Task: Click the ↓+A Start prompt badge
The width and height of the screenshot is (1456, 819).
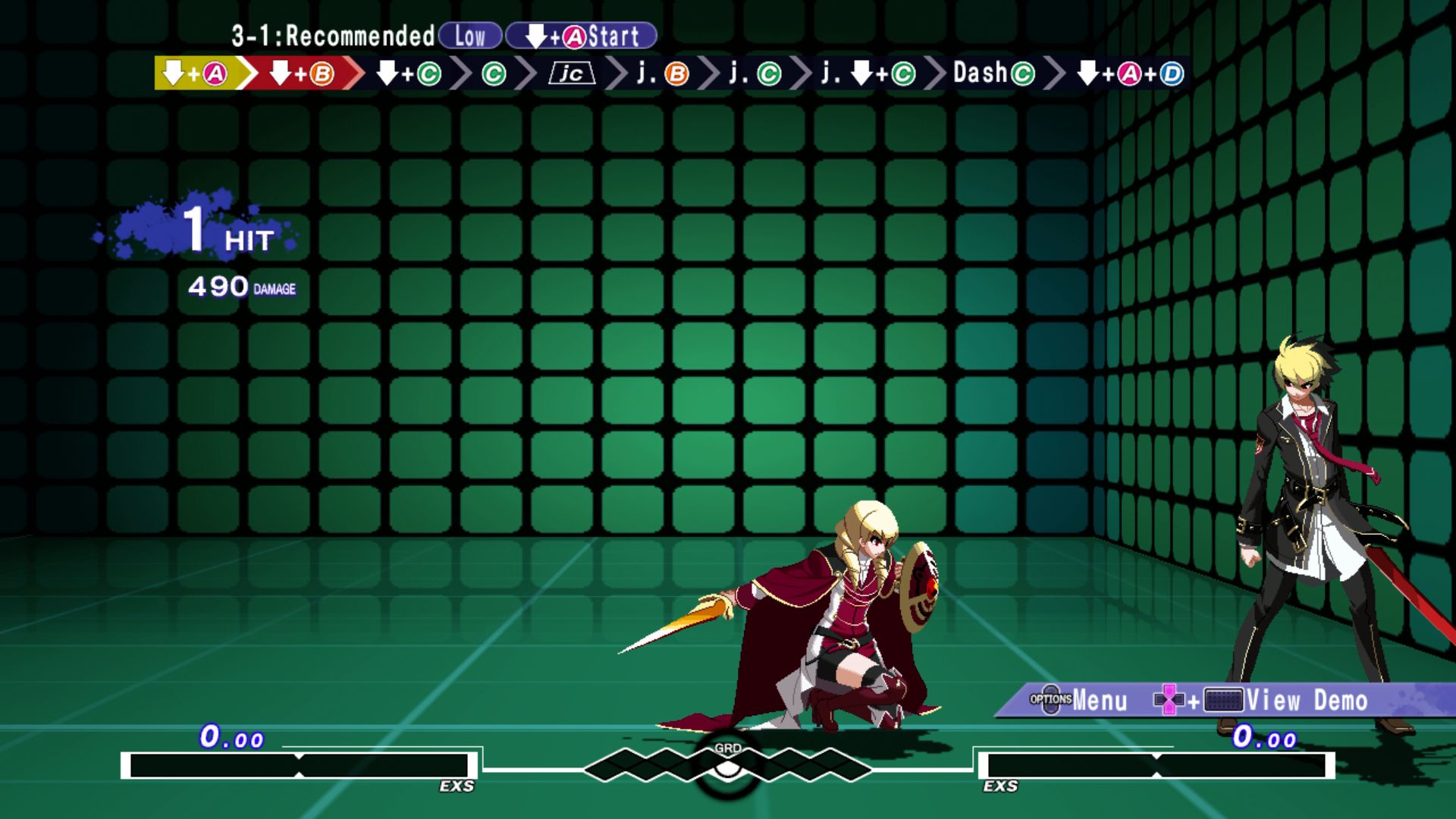Action: pyautogui.click(x=580, y=35)
